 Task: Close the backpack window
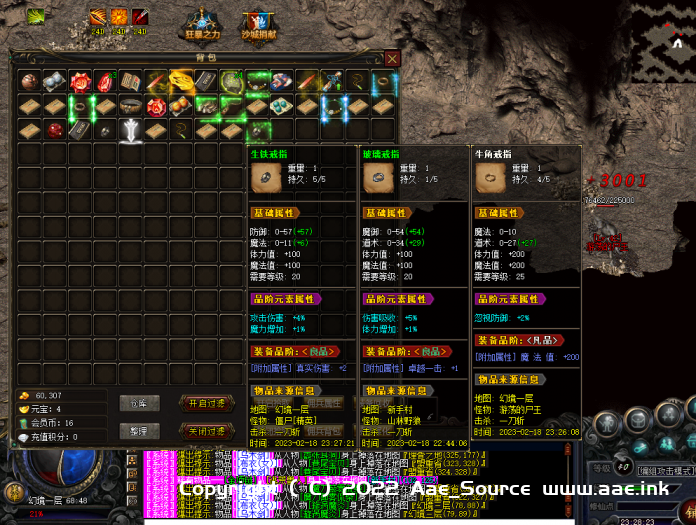[x=391, y=59]
